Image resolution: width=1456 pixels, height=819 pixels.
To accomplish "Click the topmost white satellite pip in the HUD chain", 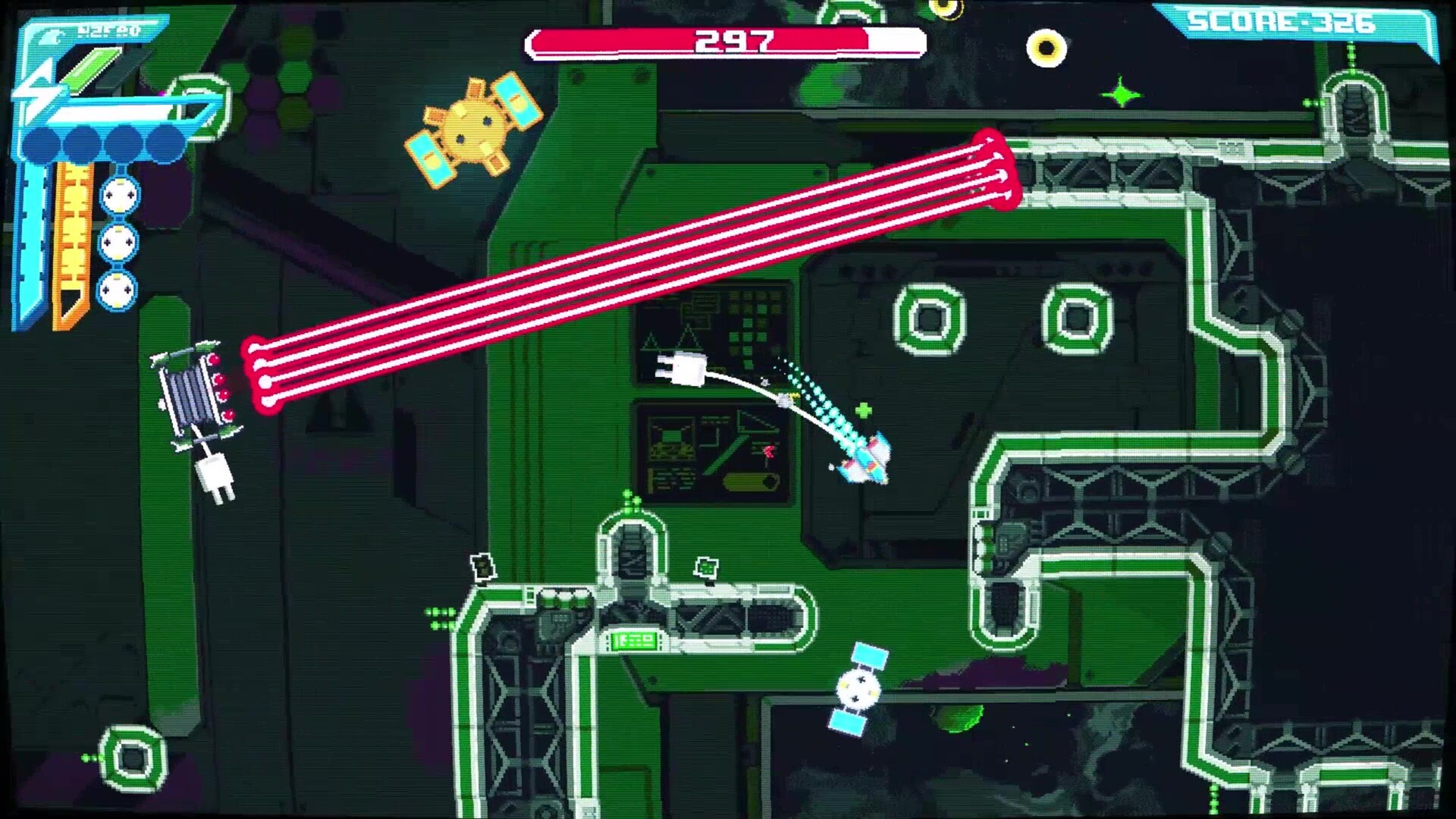I will point(119,196).
